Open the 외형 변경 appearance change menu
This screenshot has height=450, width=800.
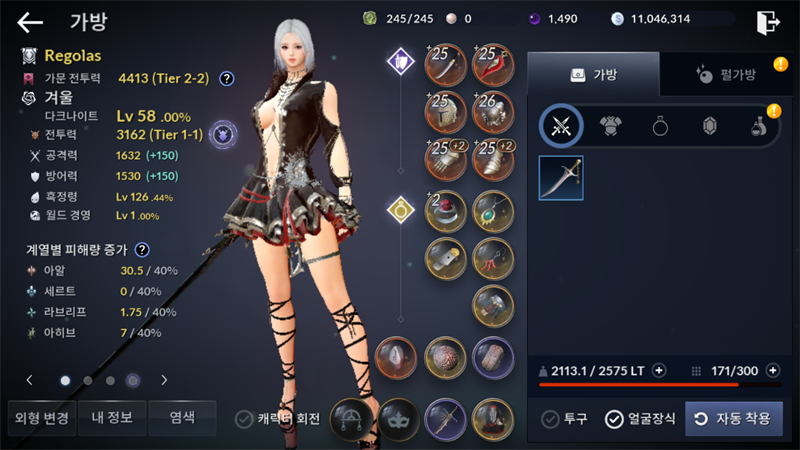coord(42,418)
